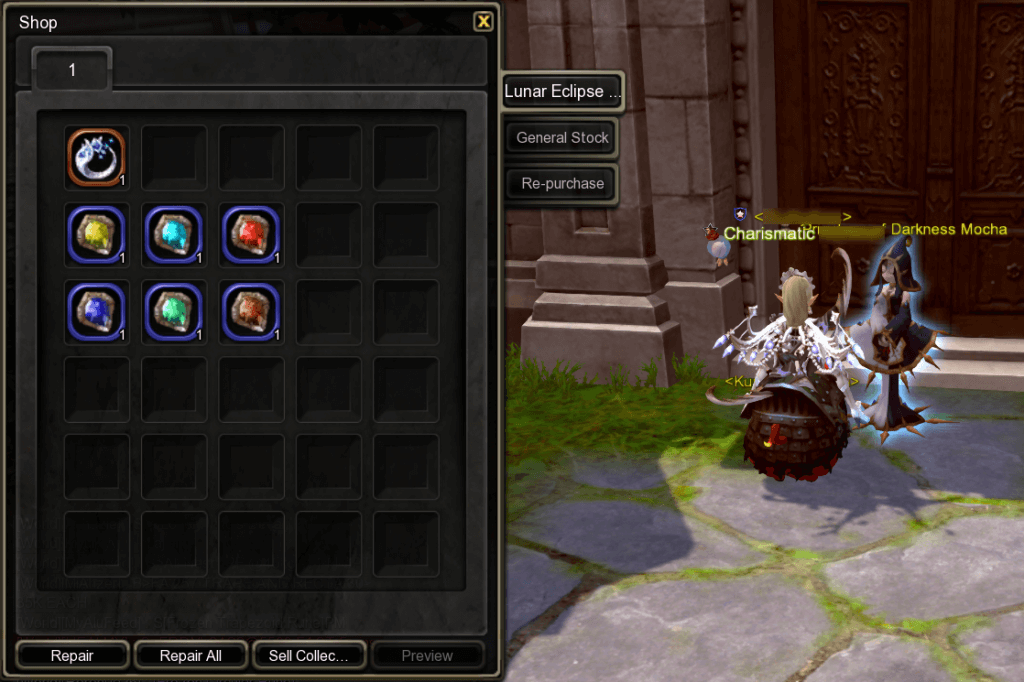Viewport: 1024px width, 682px height.
Task: Click the Repair button
Action: pos(72,656)
